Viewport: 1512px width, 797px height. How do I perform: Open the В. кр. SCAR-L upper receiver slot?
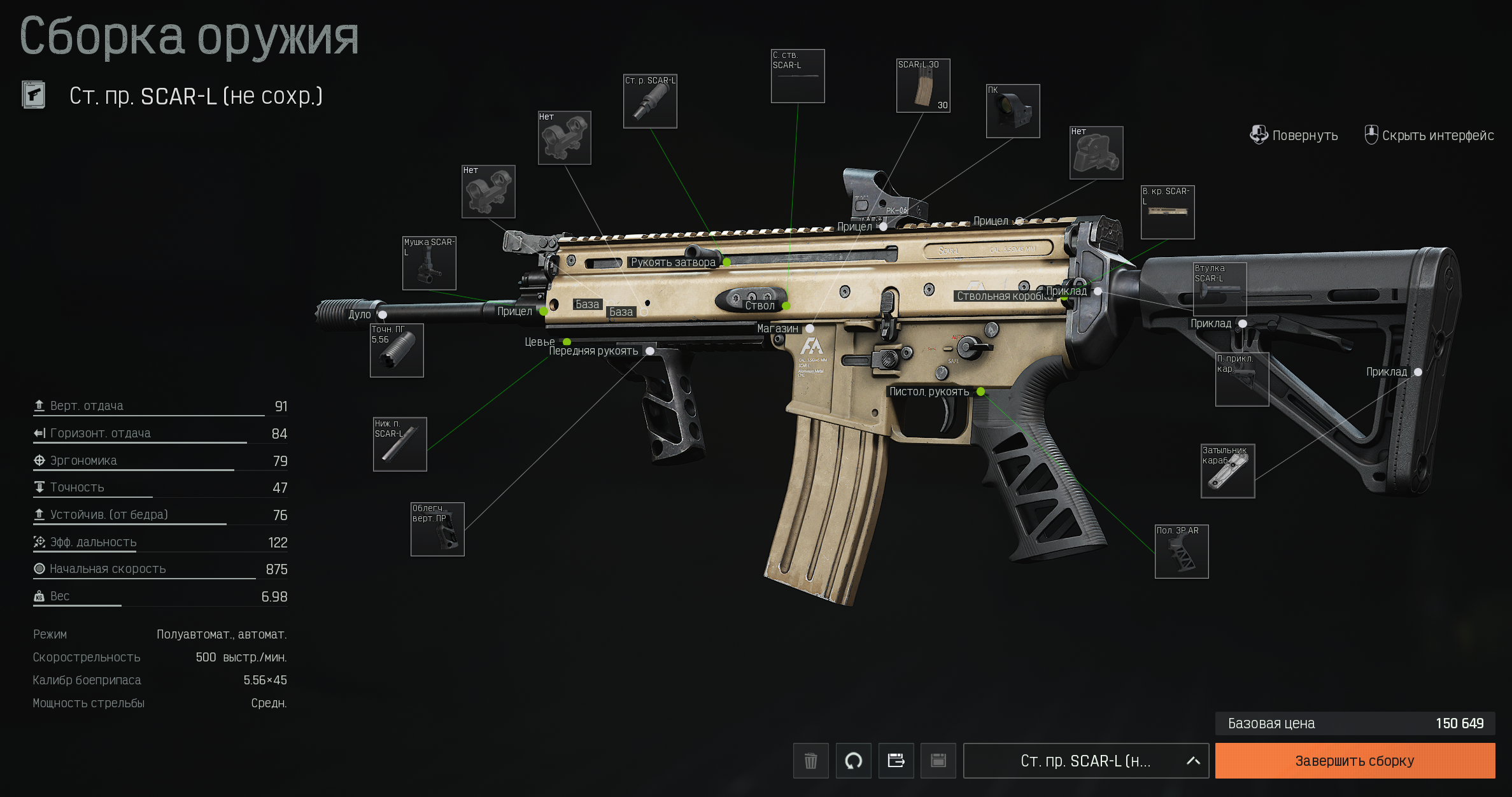coord(1168,213)
